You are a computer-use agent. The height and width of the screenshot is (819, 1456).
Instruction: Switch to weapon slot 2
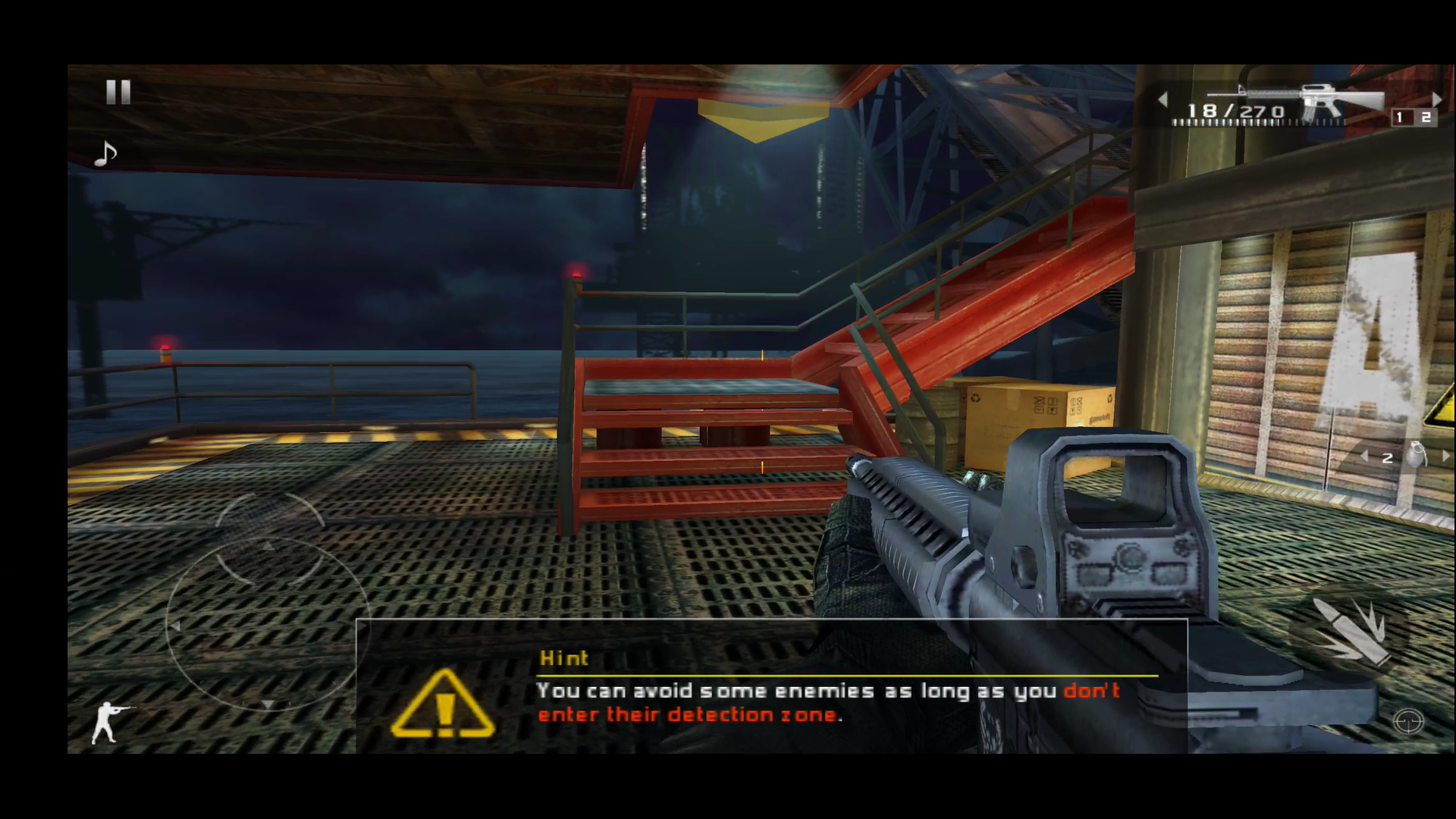(x=1425, y=118)
